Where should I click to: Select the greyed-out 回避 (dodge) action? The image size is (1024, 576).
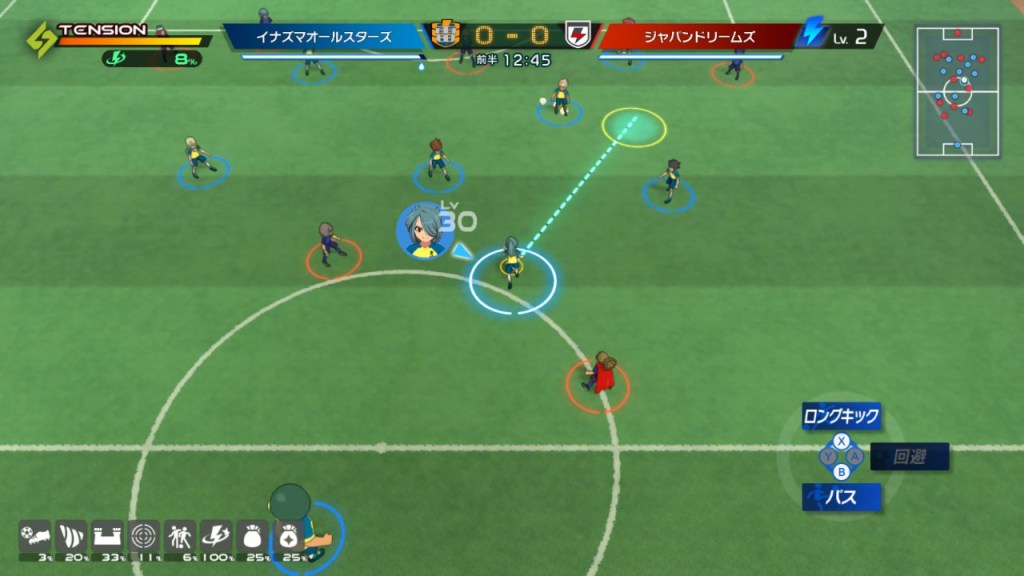coord(909,457)
